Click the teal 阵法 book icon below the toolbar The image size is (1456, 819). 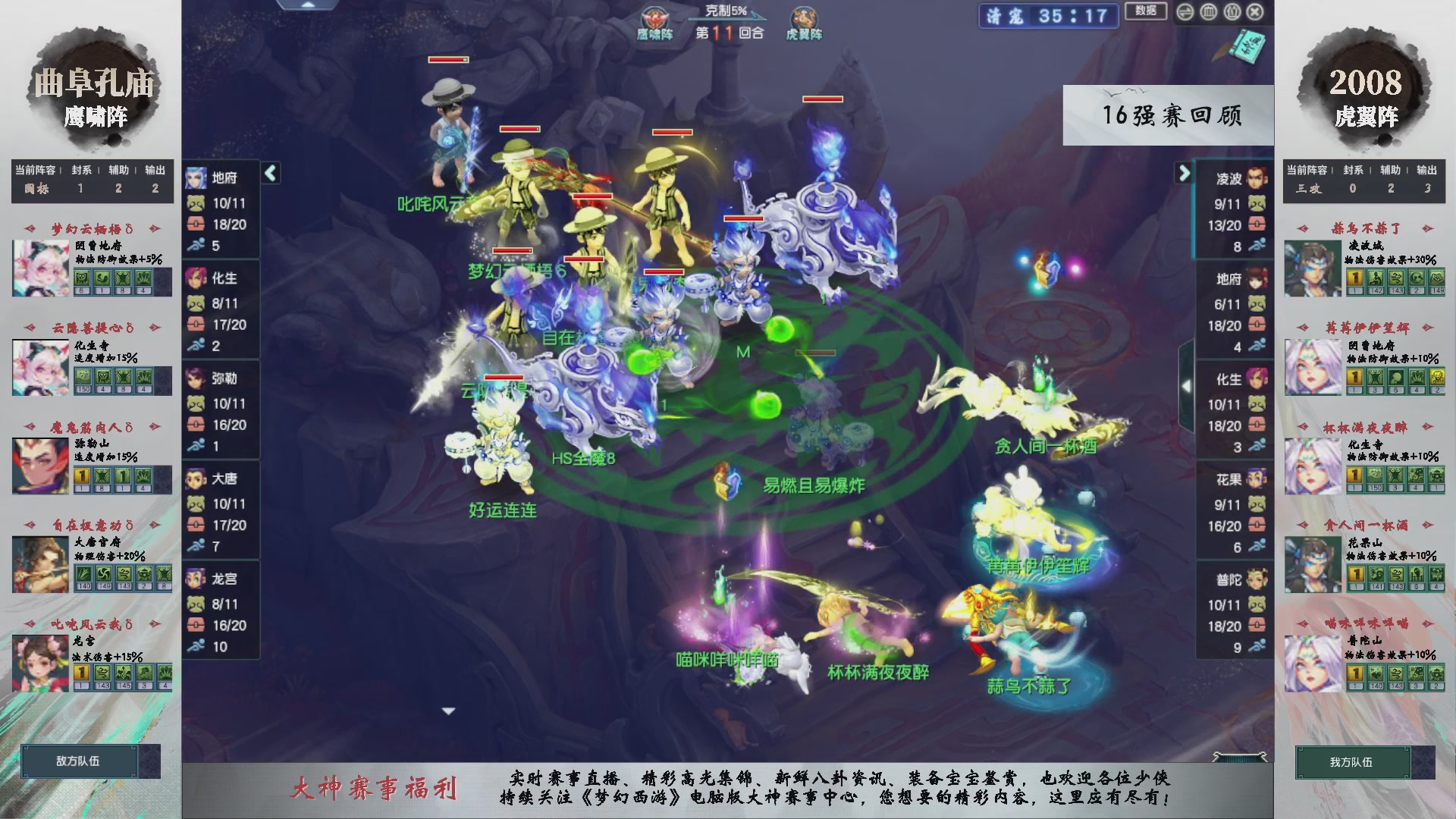click(x=1249, y=47)
